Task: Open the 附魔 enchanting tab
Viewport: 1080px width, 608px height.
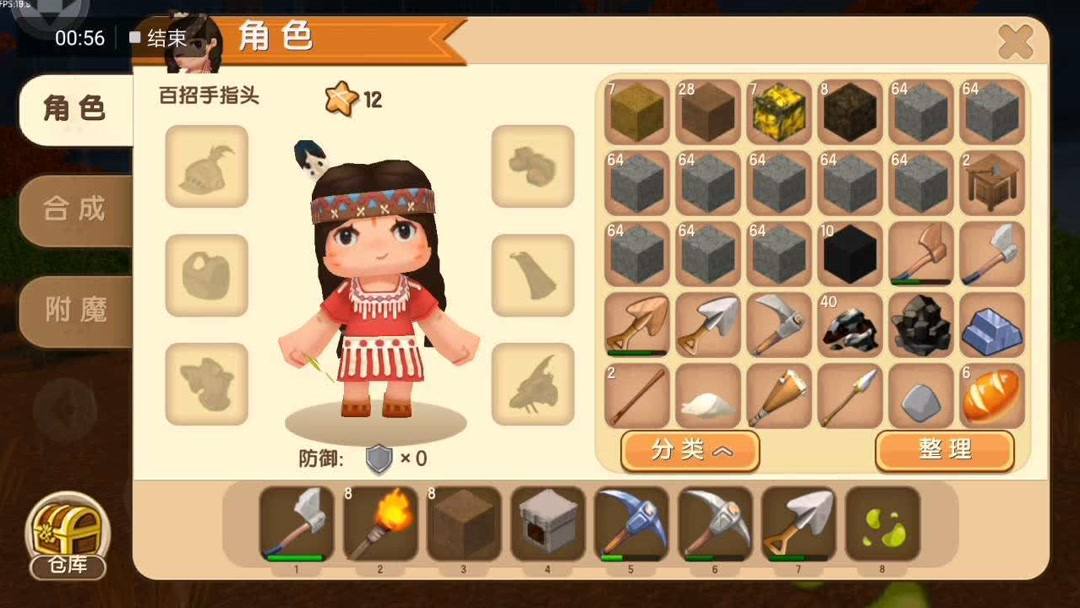Action: (x=74, y=310)
